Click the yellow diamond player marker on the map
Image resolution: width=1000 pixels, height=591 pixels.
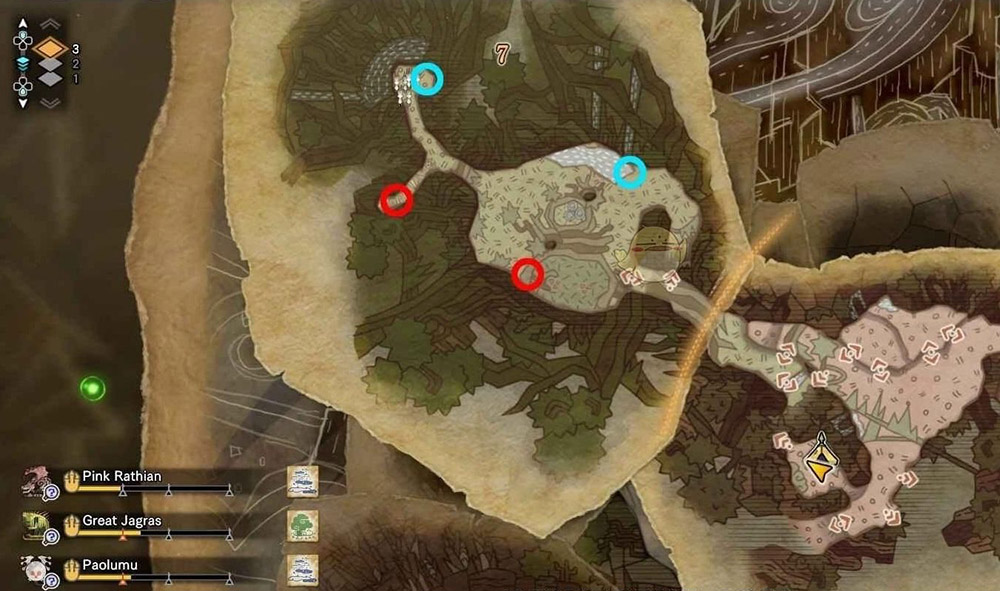(x=821, y=460)
